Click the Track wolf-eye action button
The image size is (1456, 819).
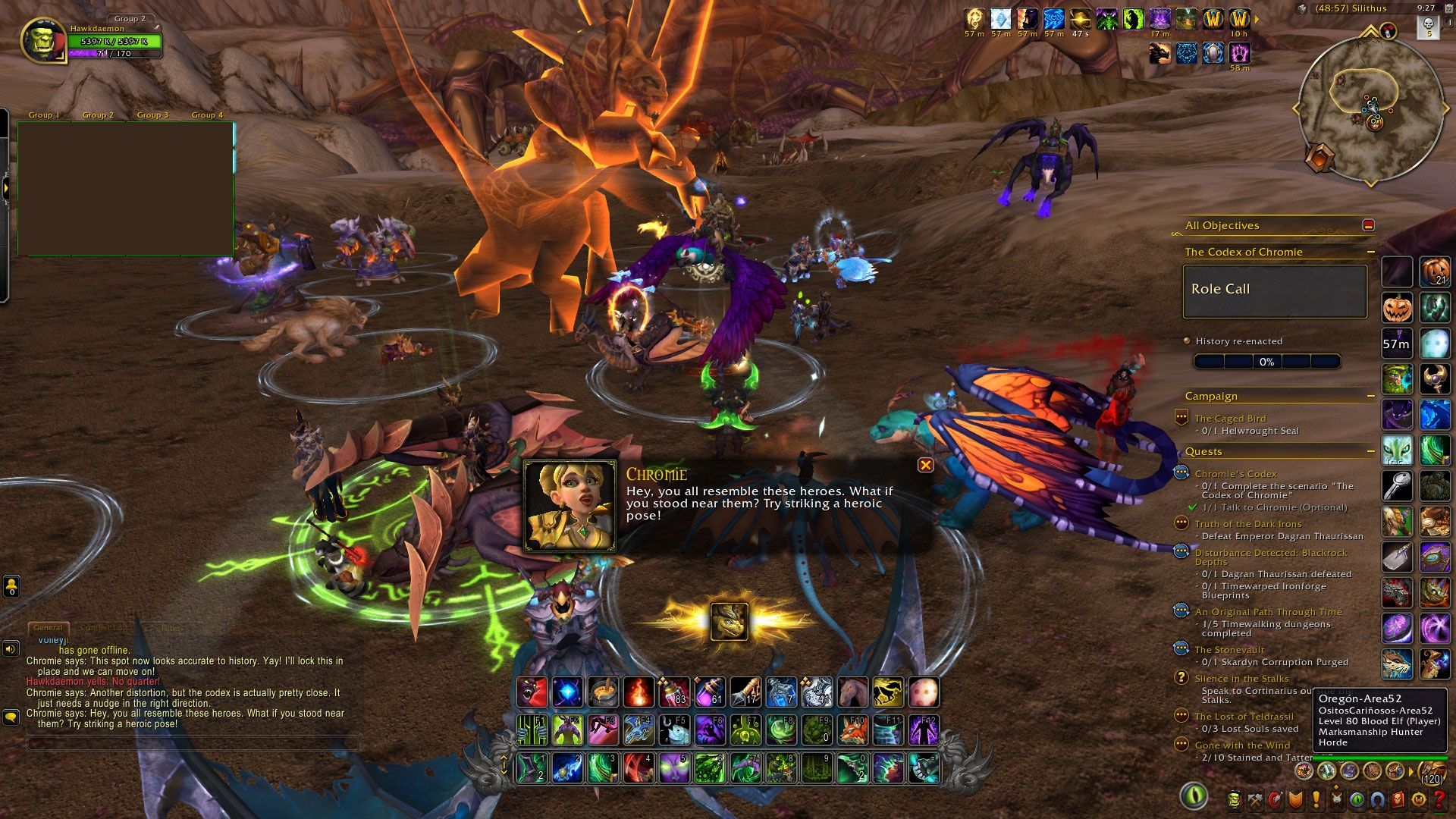tap(1398, 451)
